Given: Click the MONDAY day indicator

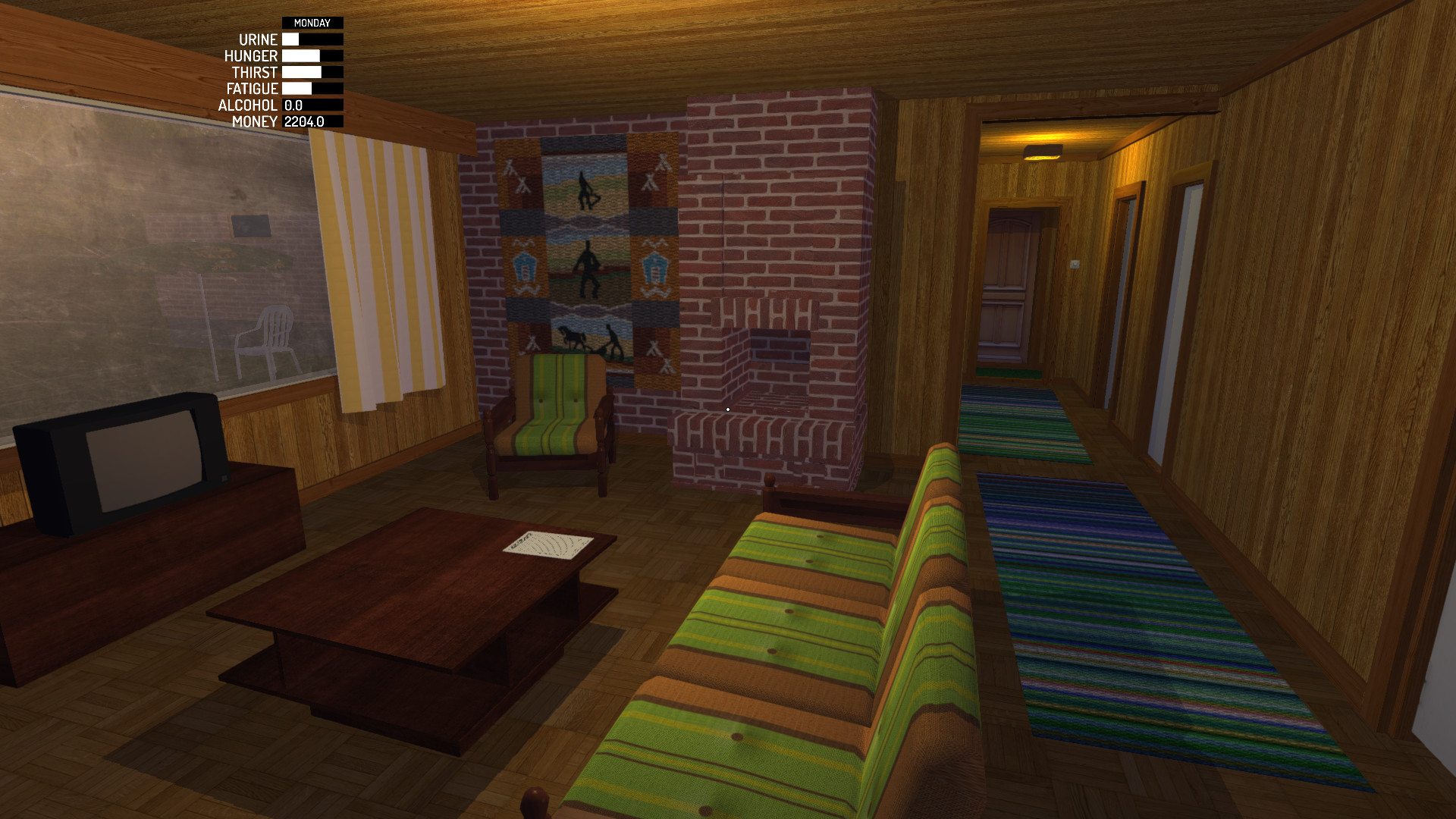Looking at the screenshot, I should pyautogui.click(x=311, y=22).
